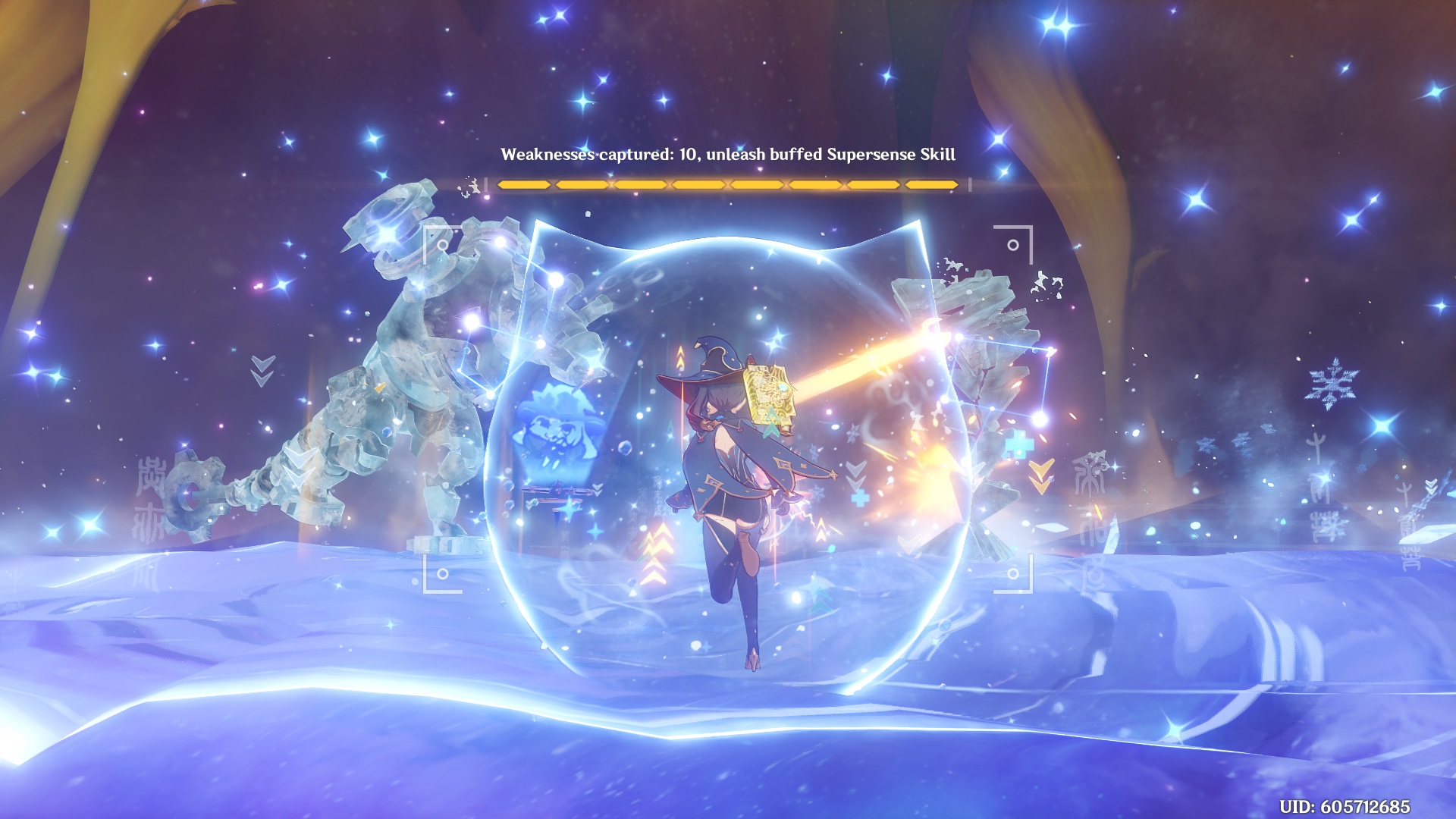Click the circle marker in the left capture bracket

click(443, 245)
